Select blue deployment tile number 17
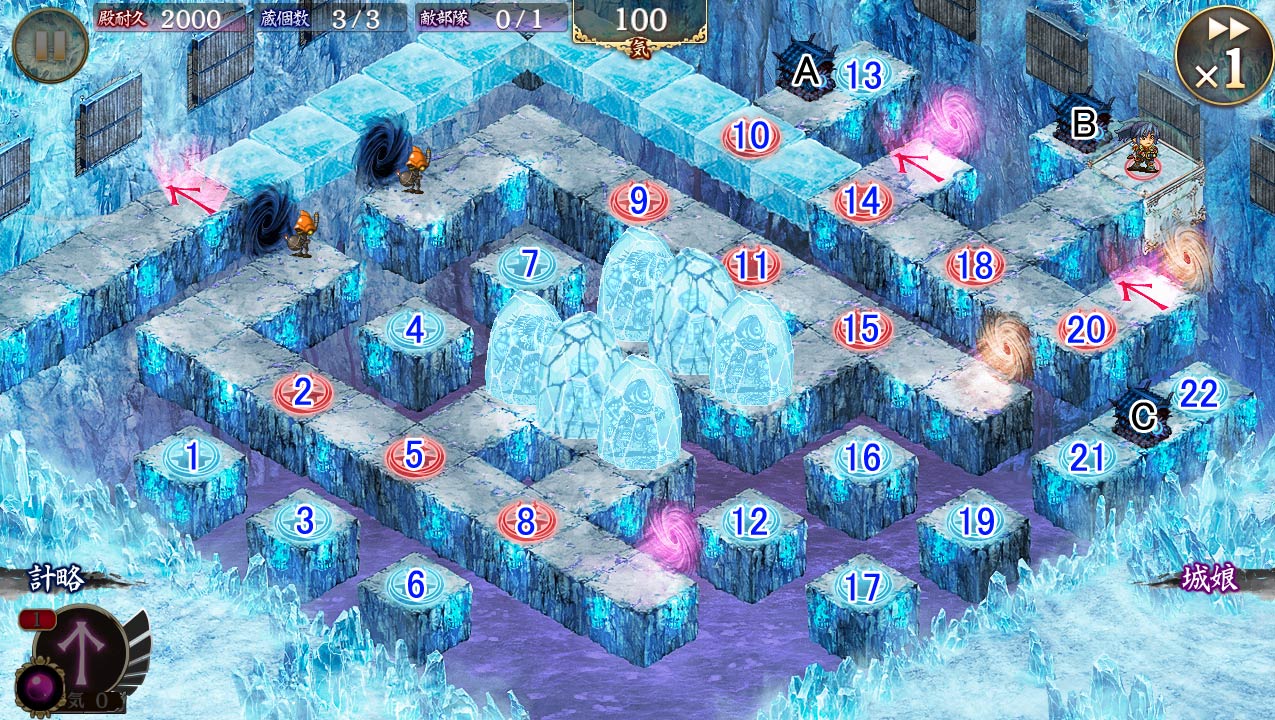This screenshot has width=1275, height=720. [x=862, y=586]
